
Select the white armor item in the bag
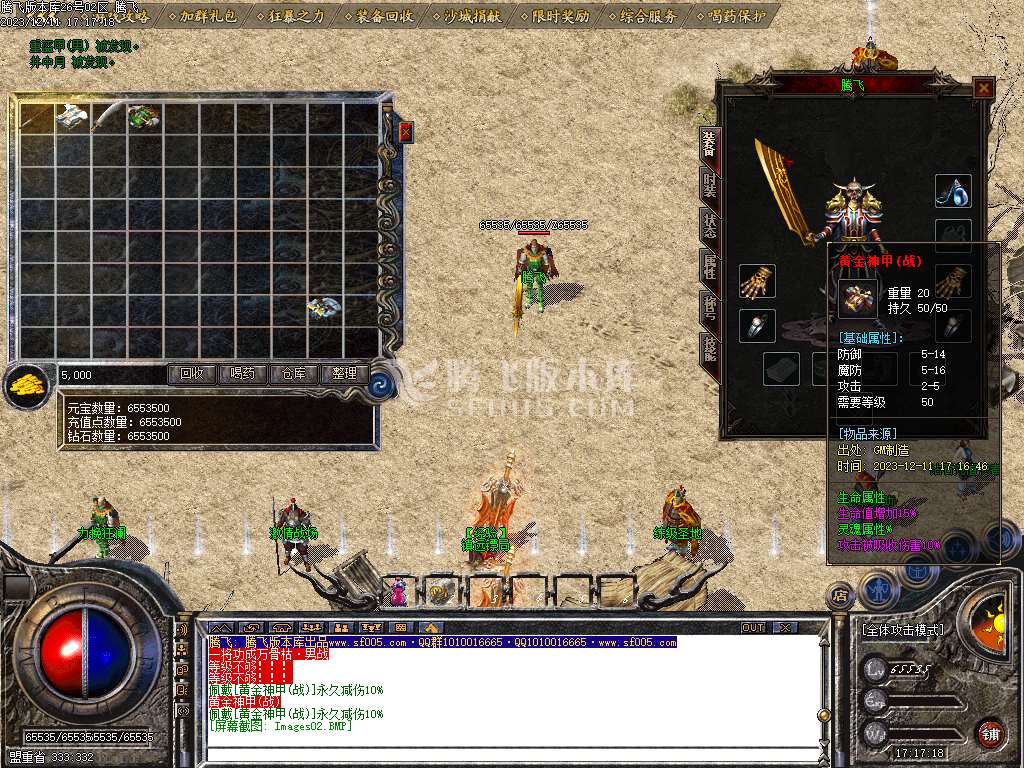click(71, 116)
